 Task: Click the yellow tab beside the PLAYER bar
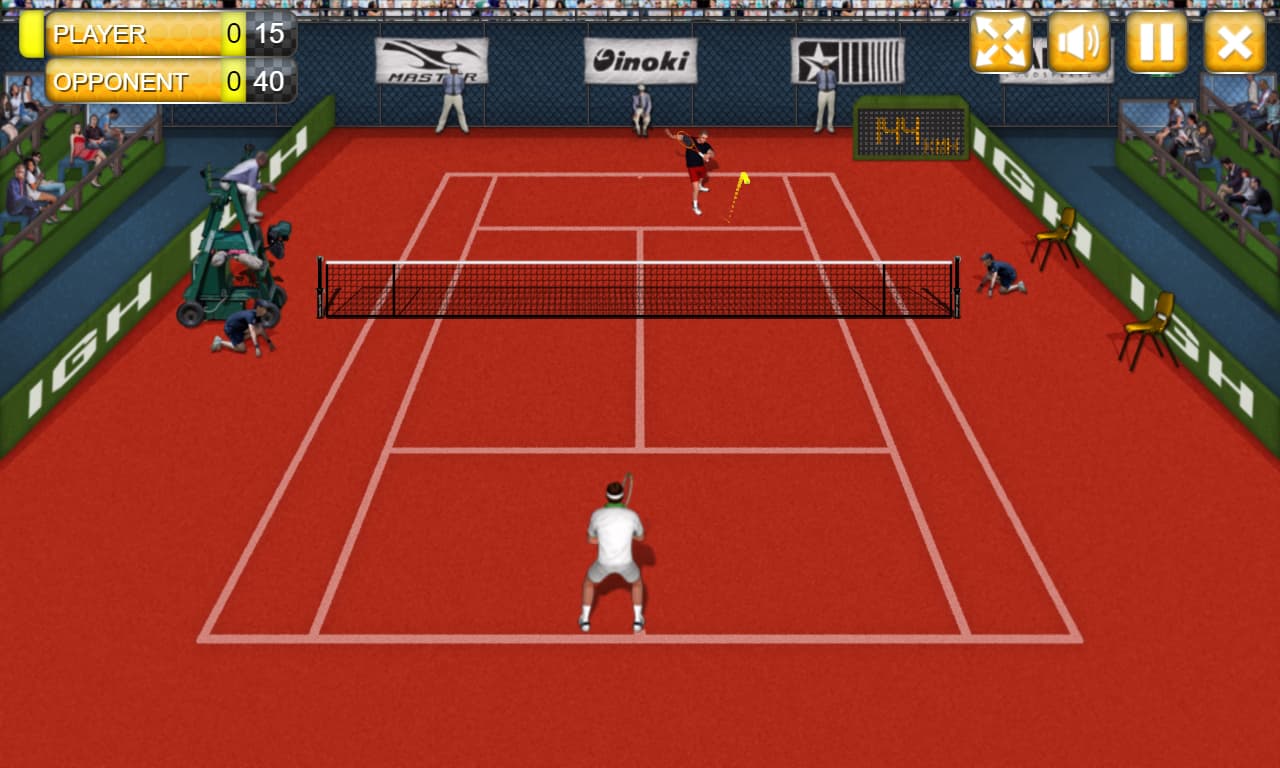[x=33, y=34]
